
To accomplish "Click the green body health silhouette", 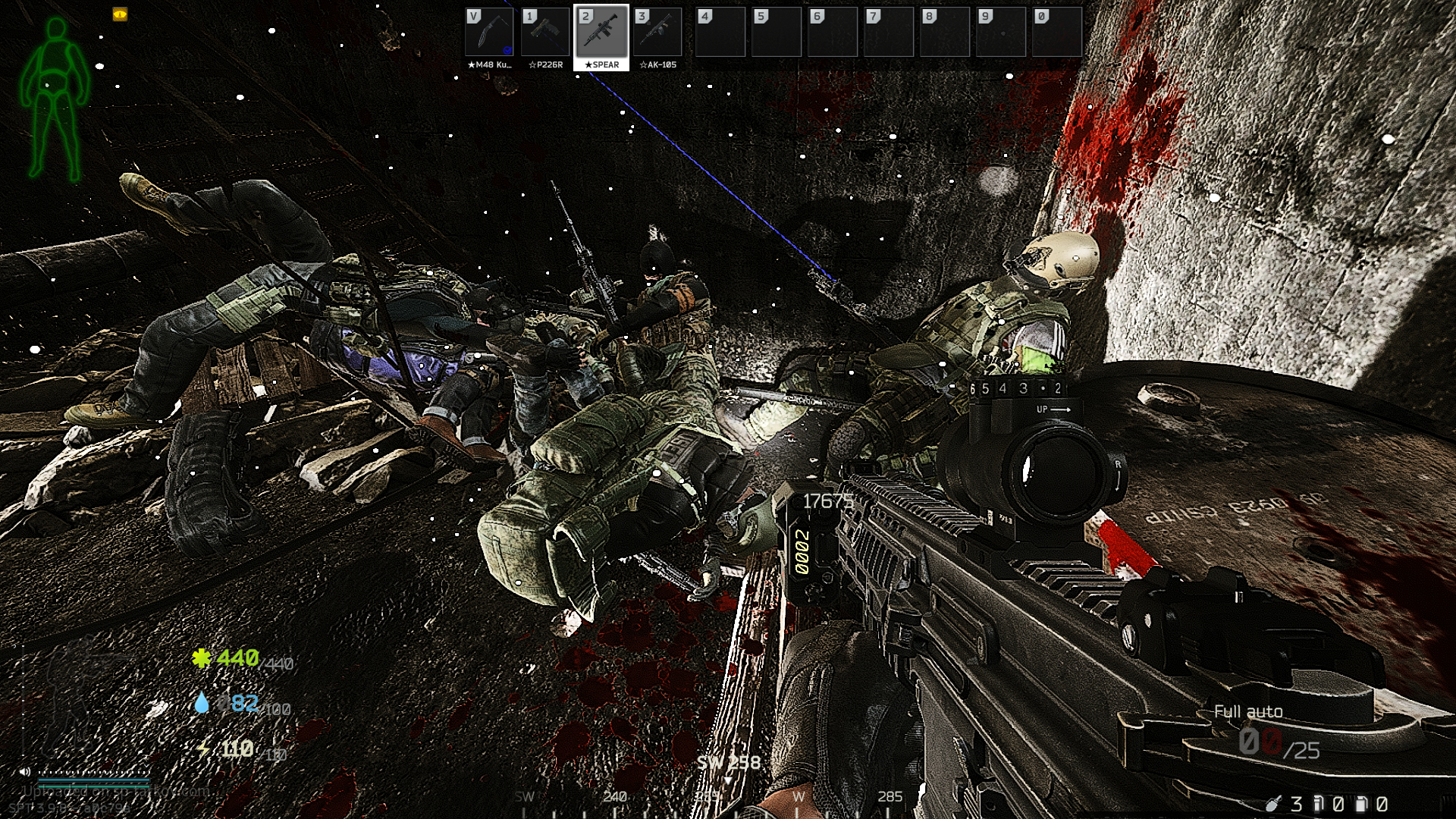I will pyautogui.click(x=55, y=99).
